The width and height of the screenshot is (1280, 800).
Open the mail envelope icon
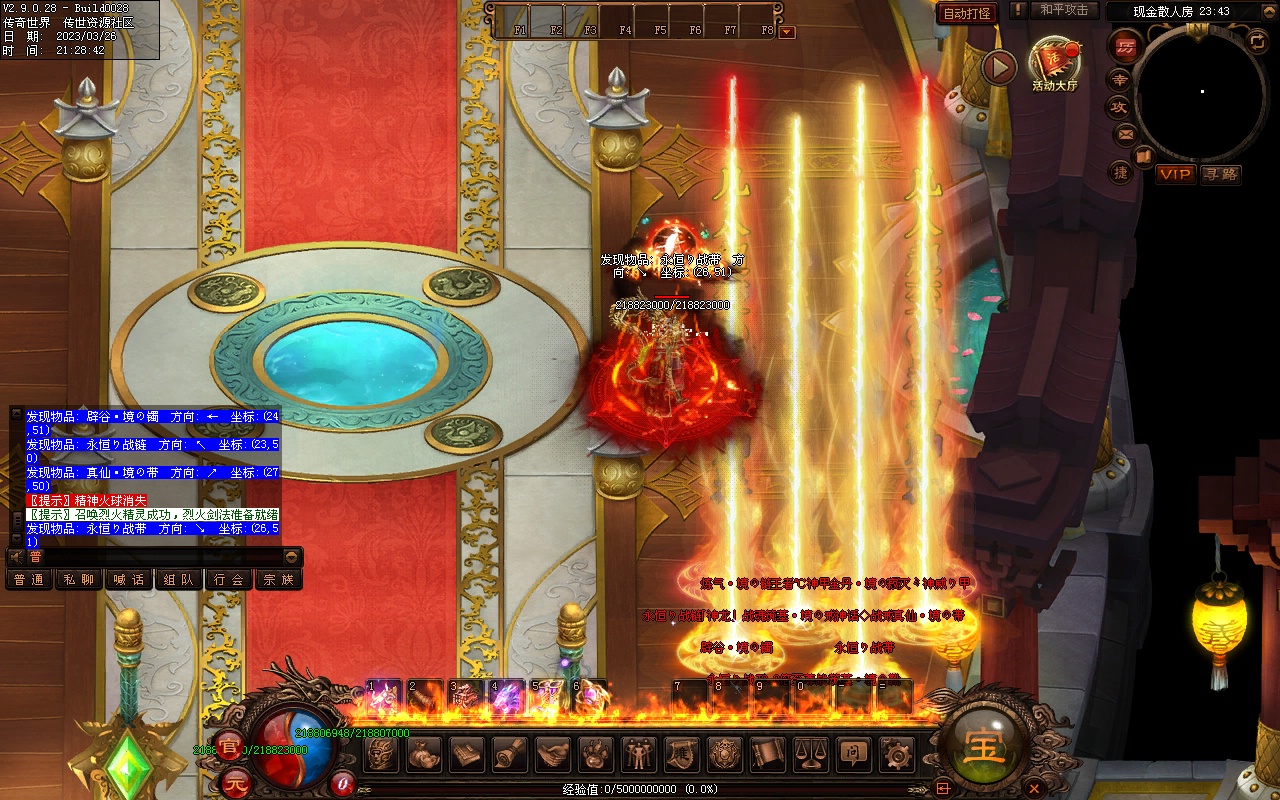[x=1126, y=134]
